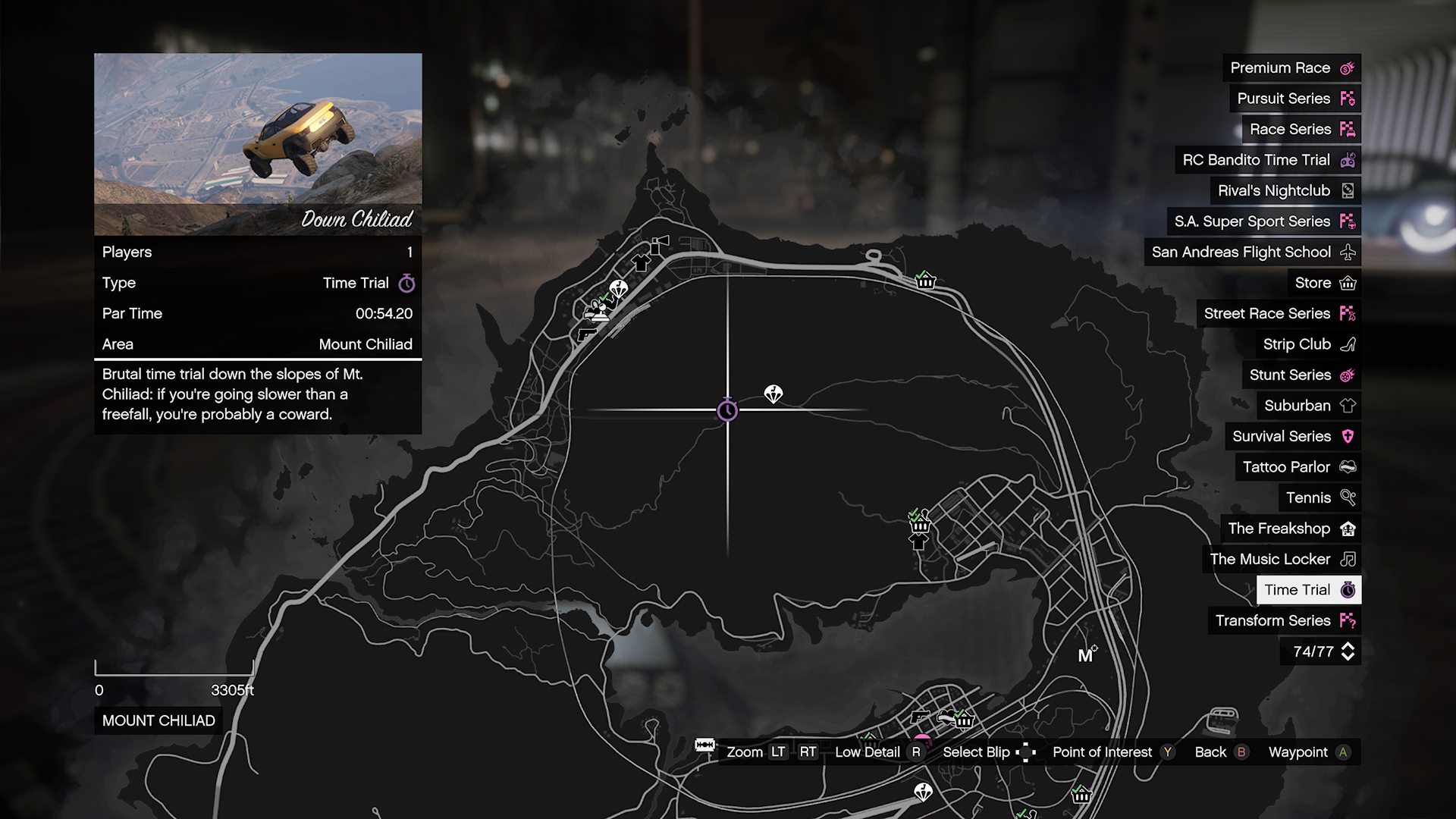Choose The Music Locker entry
The width and height of the screenshot is (1456, 819).
[1282, 559]
